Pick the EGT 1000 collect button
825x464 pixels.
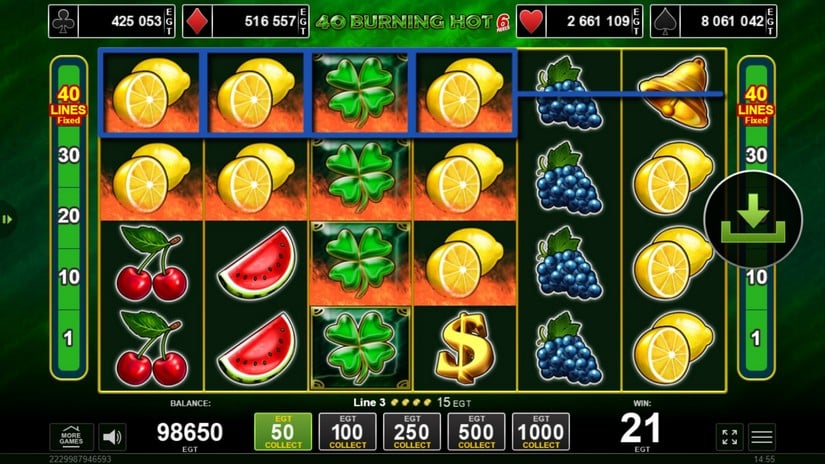(542, 432)
